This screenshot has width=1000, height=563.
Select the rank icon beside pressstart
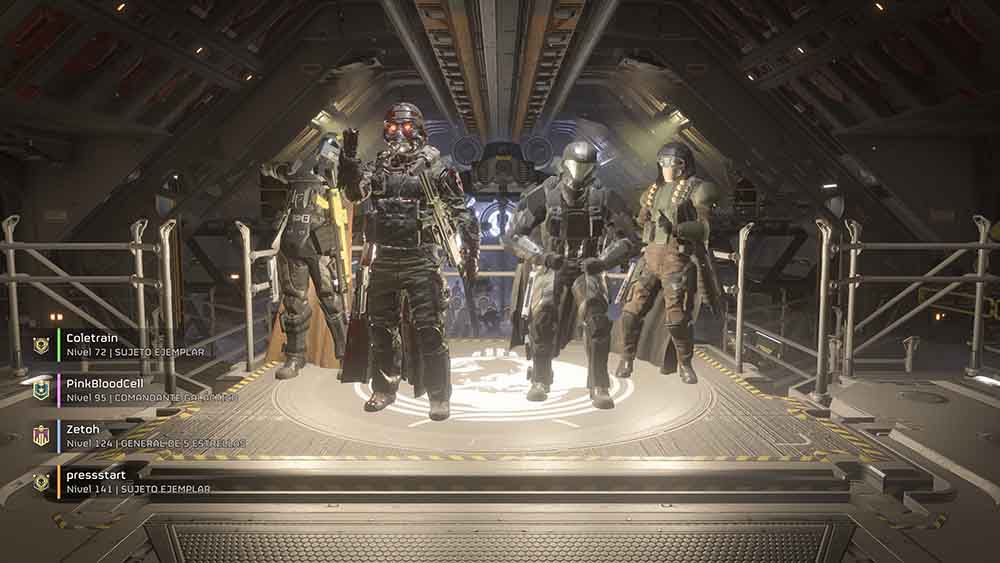(41, 481)
